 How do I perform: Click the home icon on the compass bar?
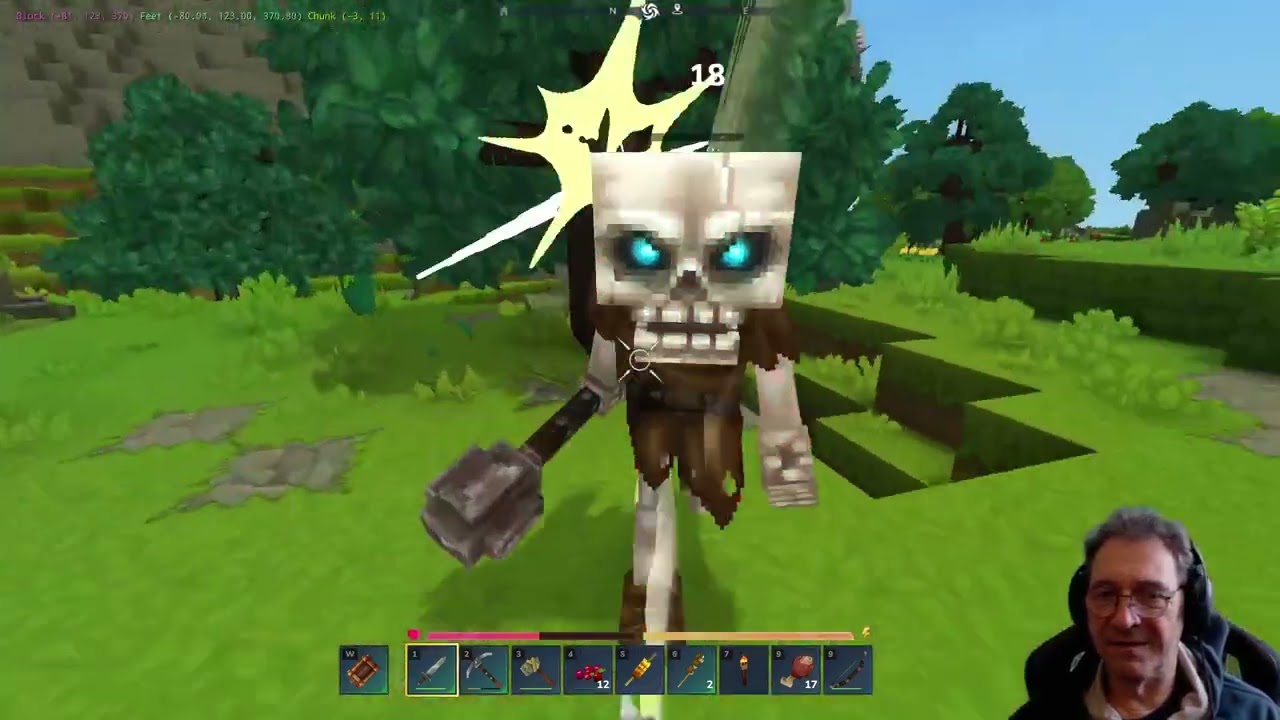coord(502,11)
